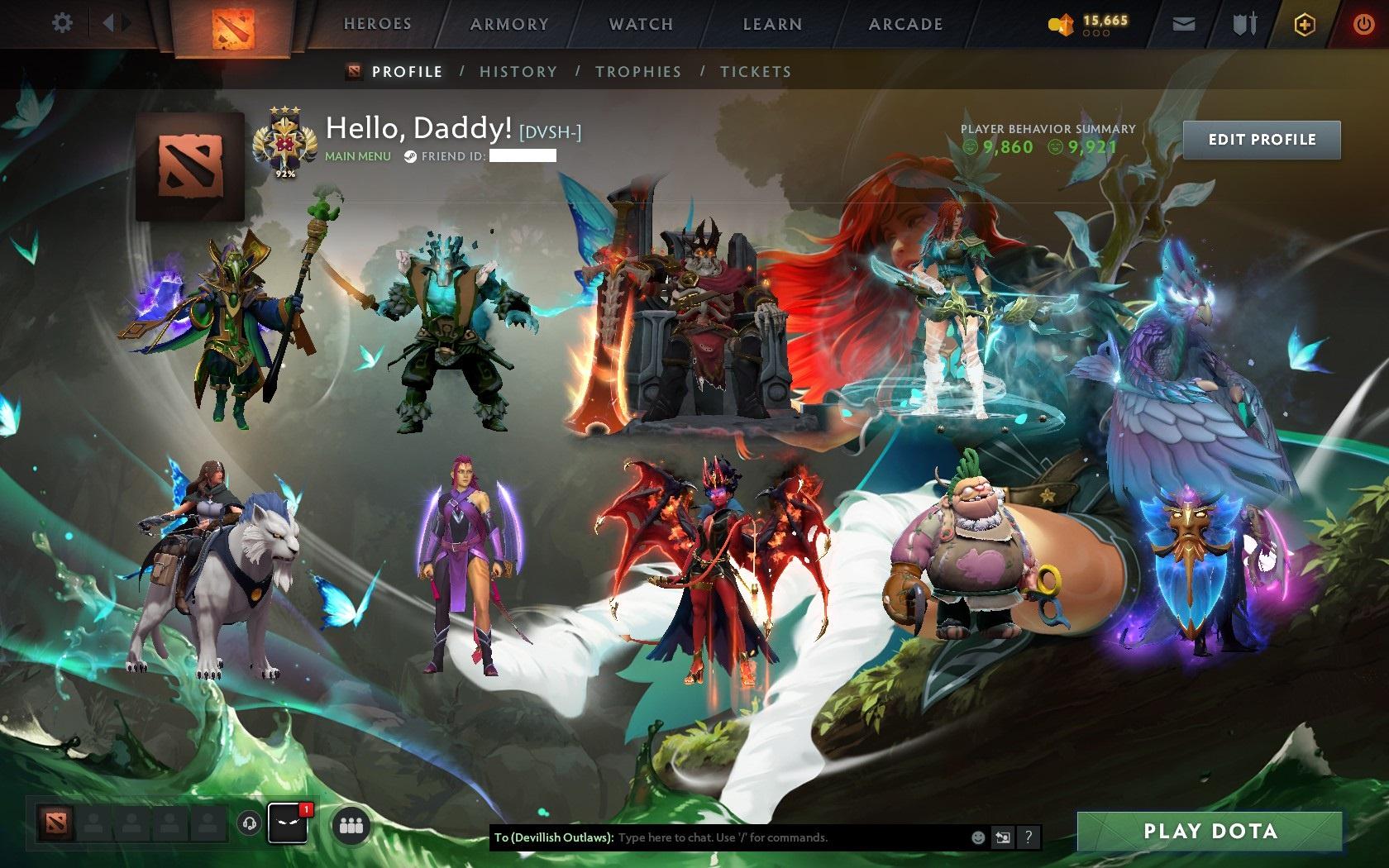Click the red power exit button

tap(1364, 24)
